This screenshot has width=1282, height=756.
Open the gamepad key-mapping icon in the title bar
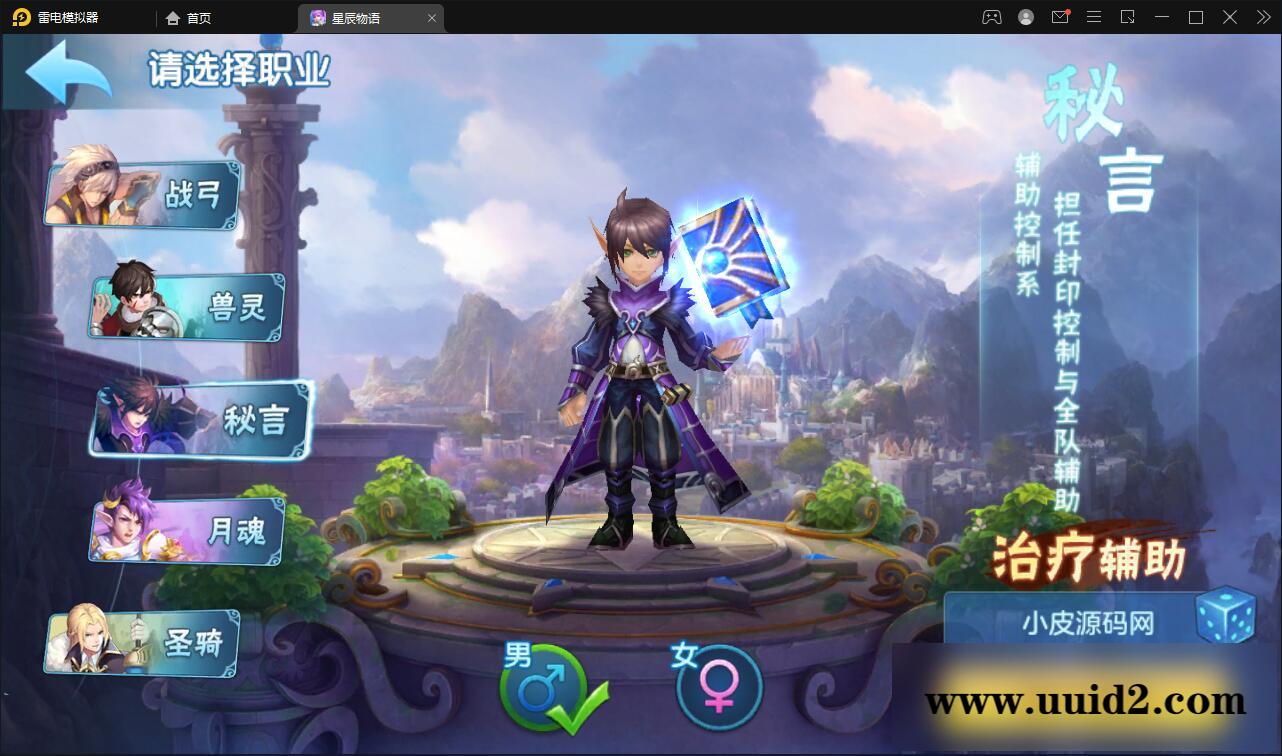991,17
